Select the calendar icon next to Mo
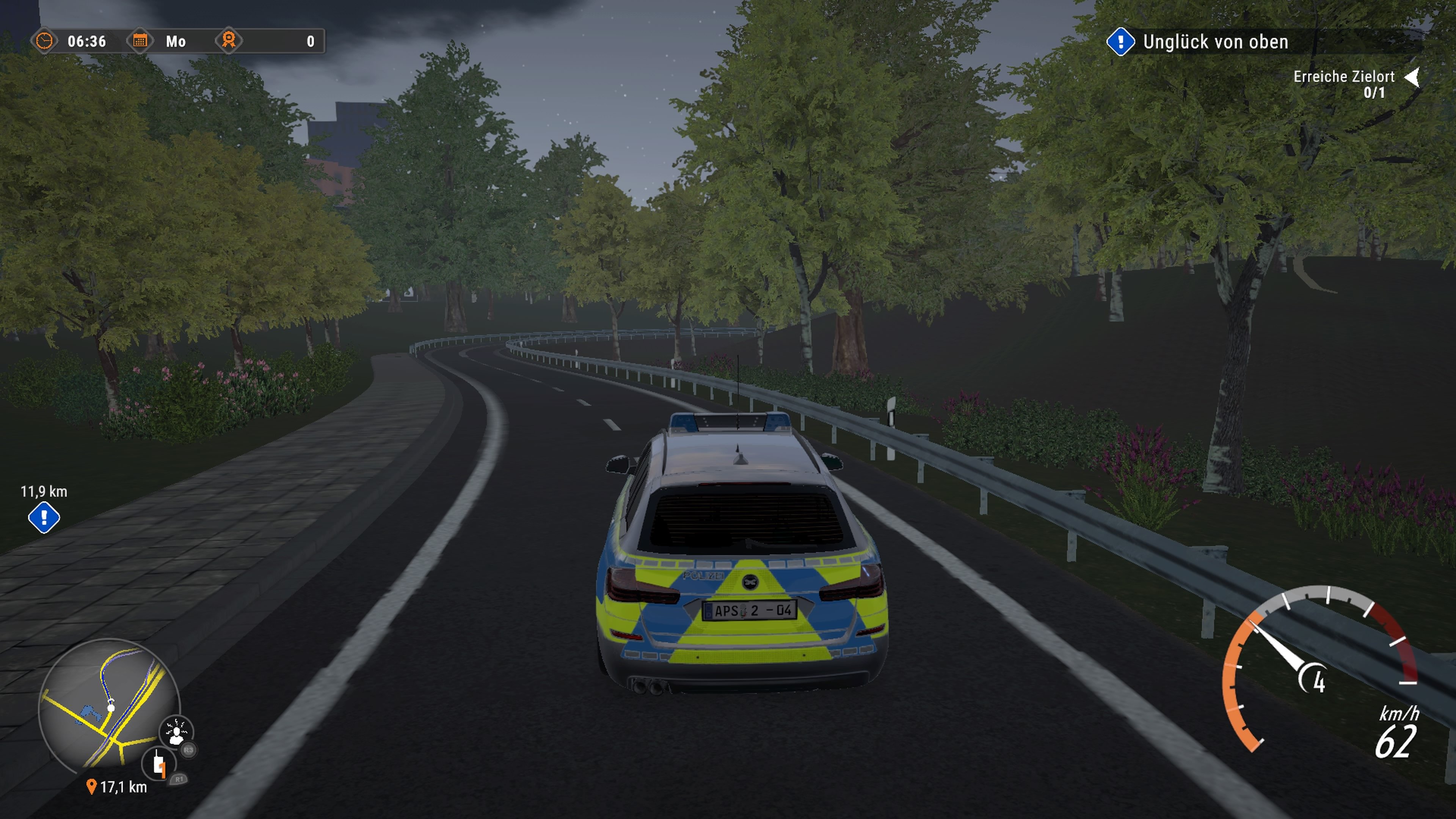The image size is (1456, 819). (x=141, y=41)
